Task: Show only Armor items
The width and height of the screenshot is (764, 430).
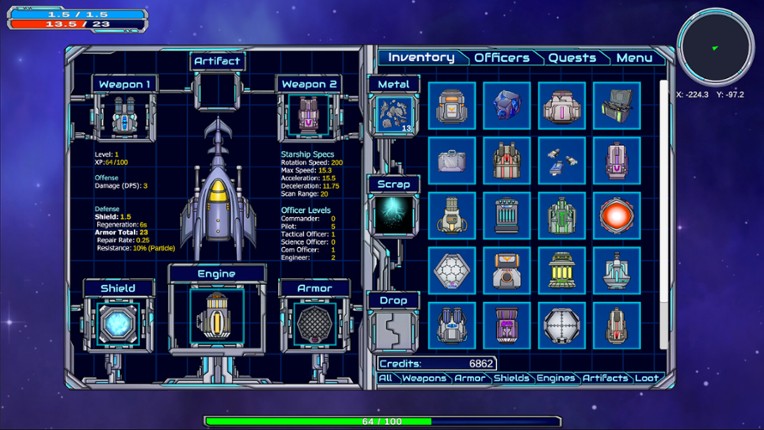Action: [470, 378]
